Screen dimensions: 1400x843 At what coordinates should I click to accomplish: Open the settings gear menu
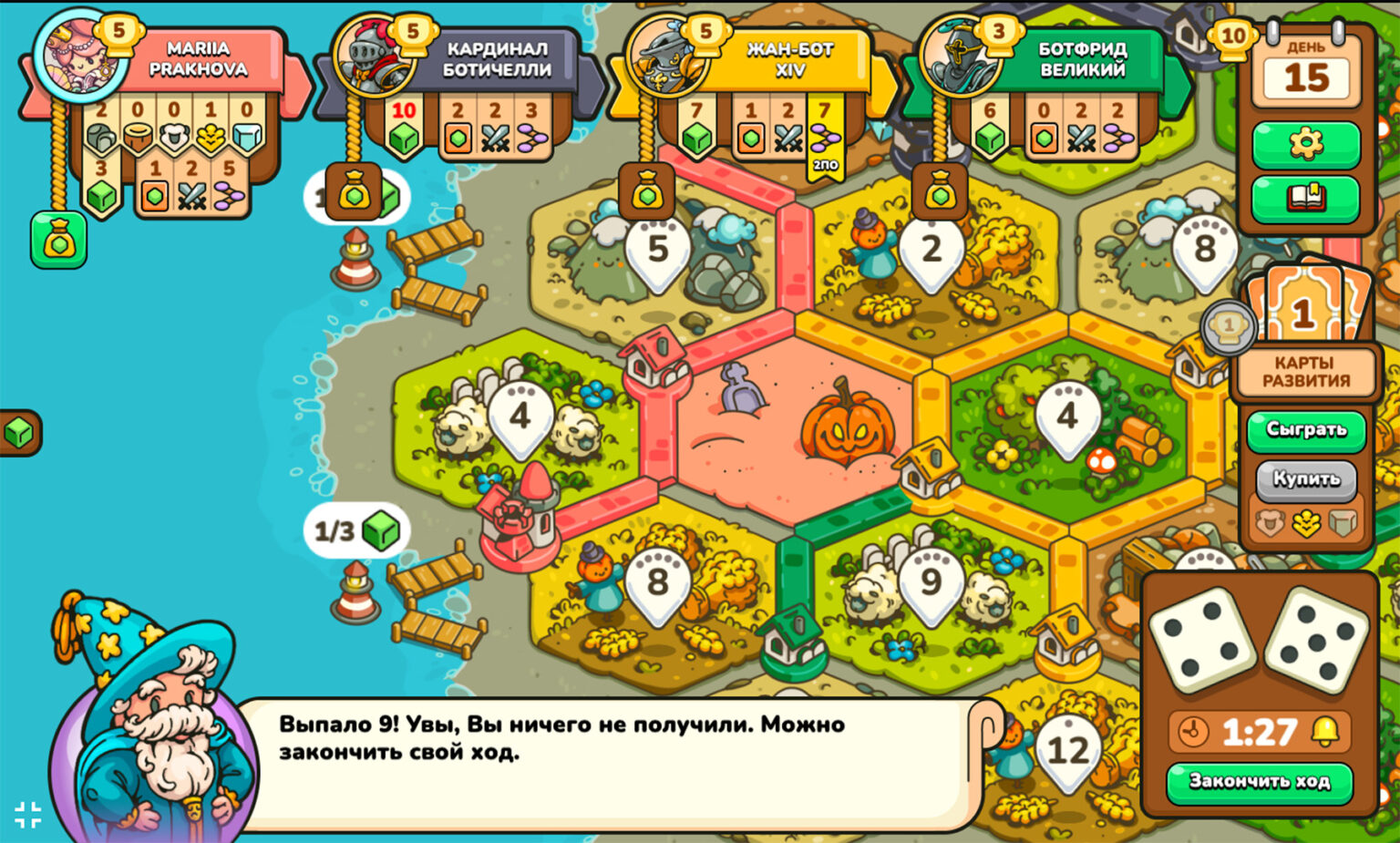click(x=1305, y=143)
